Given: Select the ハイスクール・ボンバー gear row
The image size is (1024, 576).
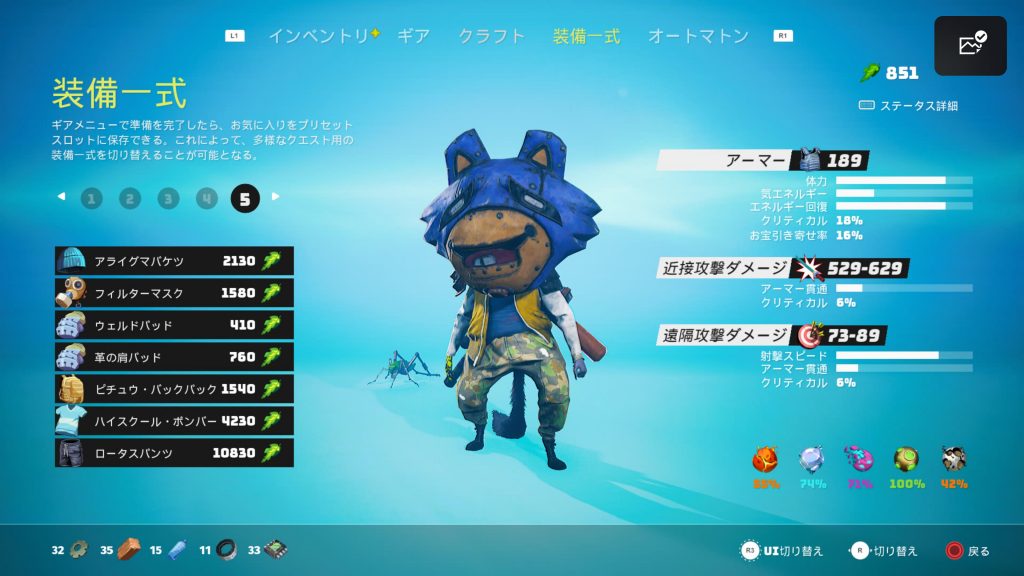Looking at the screenshot, I should coord(174,421).
